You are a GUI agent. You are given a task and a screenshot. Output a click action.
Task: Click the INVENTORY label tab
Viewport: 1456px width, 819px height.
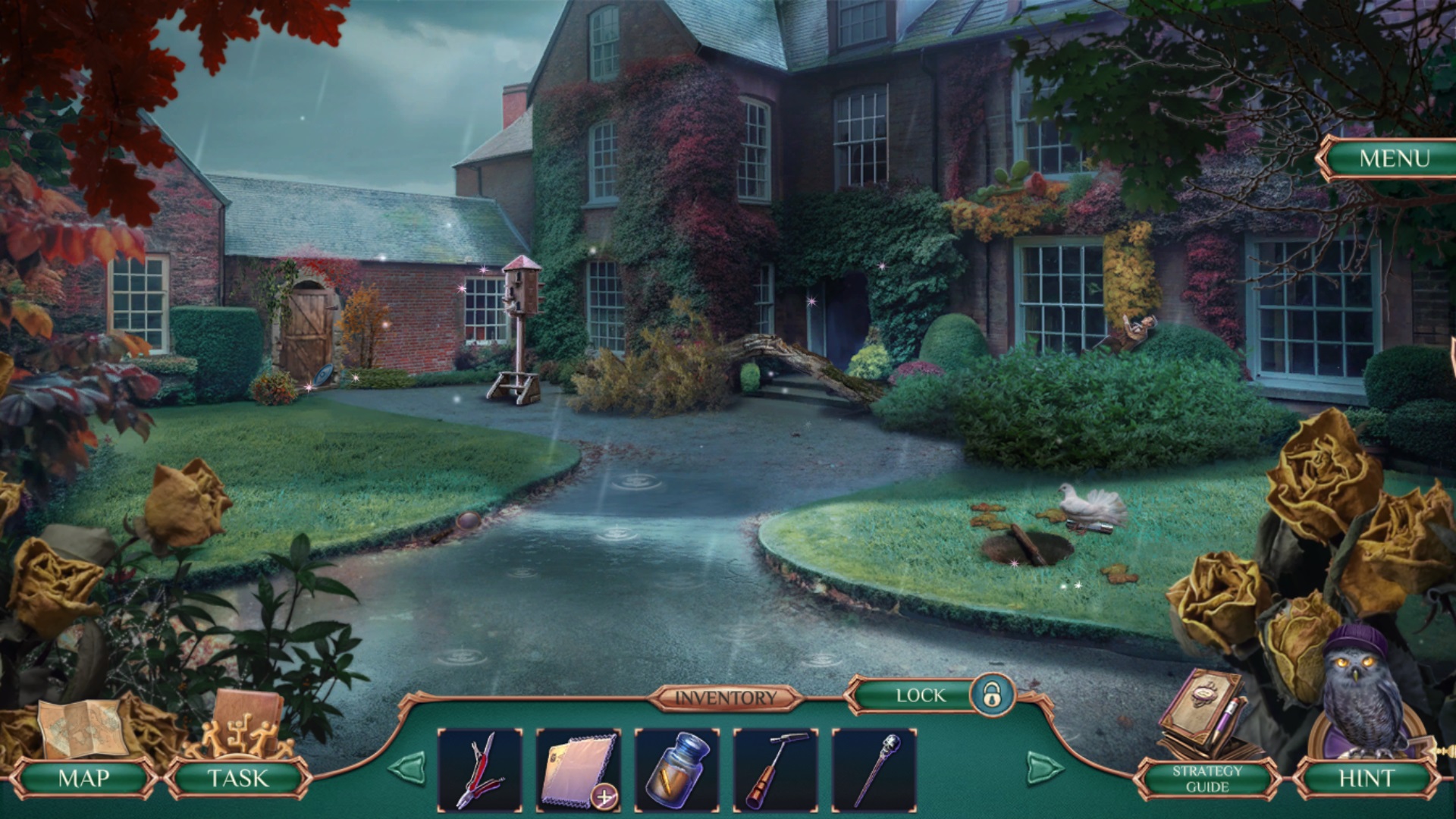tap(725, 698)
